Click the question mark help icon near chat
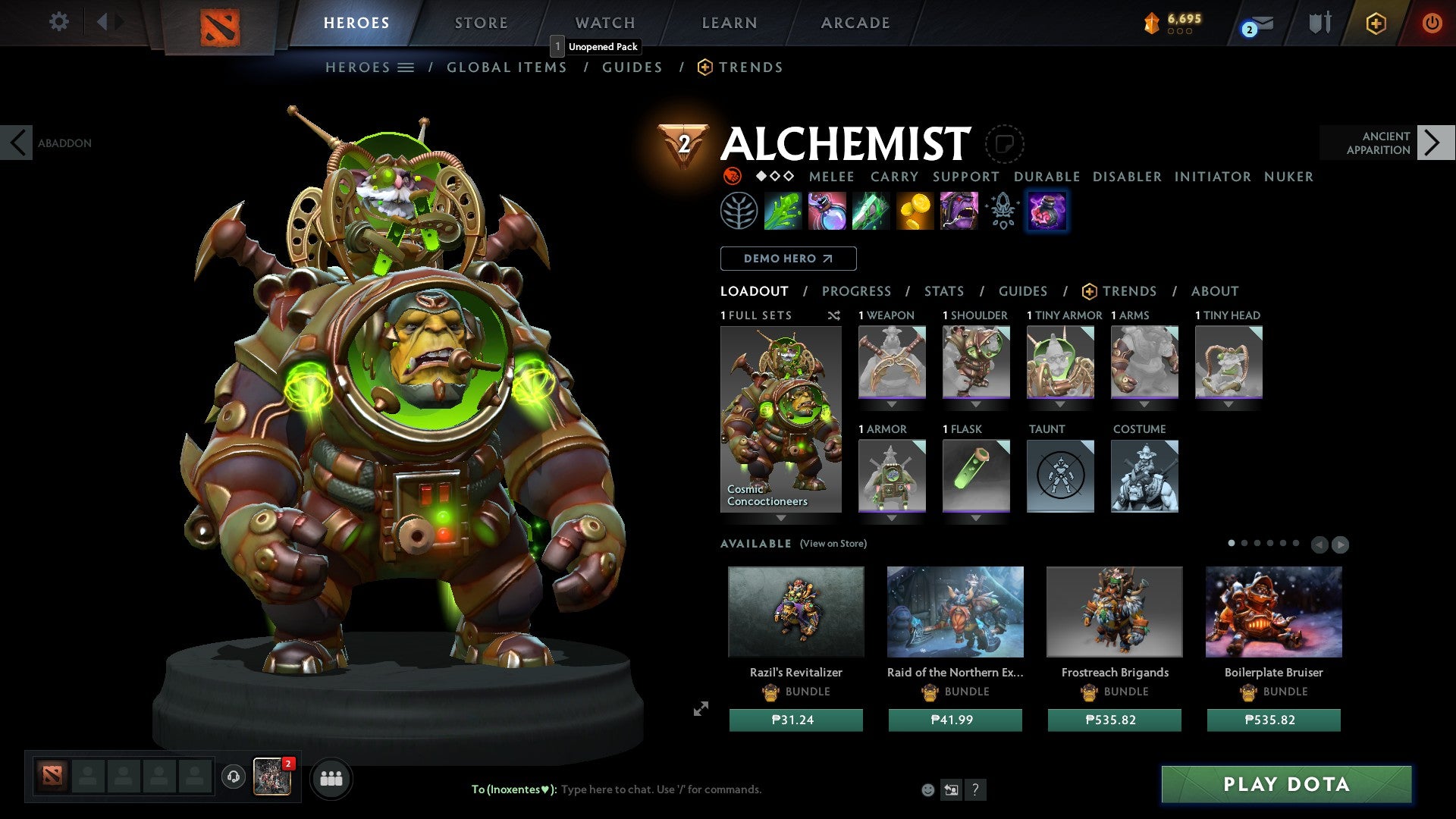Image resolution: width=1456 pixels, height=819 pixels. (x=975, y=789)
